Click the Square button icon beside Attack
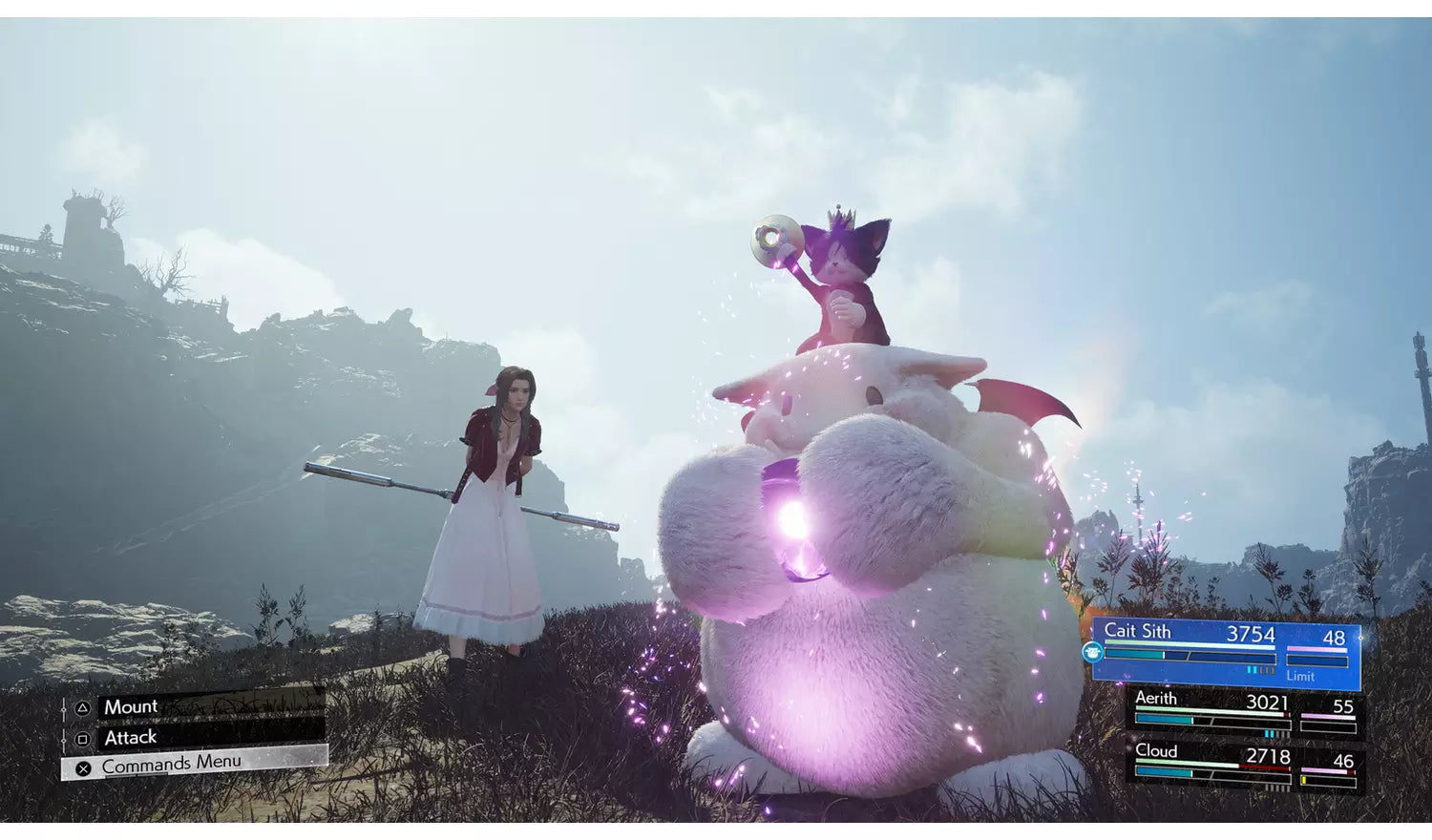Screen dimensions: 1432x840 [x=83, y=739]
